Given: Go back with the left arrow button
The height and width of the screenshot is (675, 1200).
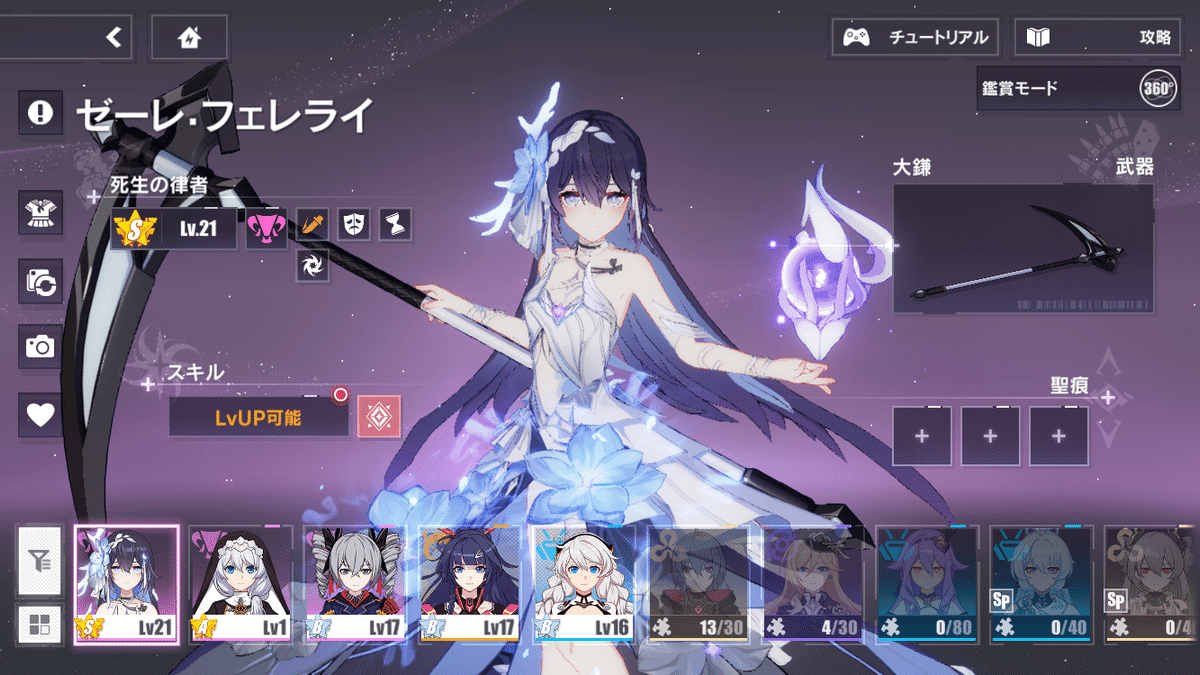Looking at the screenshot, I should [113, 38].
